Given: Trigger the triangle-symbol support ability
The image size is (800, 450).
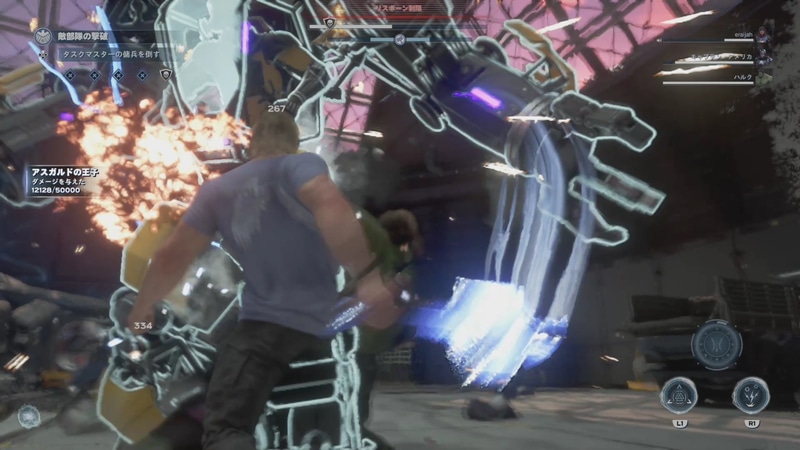Looking at the screenshot, I should [681, 395].
